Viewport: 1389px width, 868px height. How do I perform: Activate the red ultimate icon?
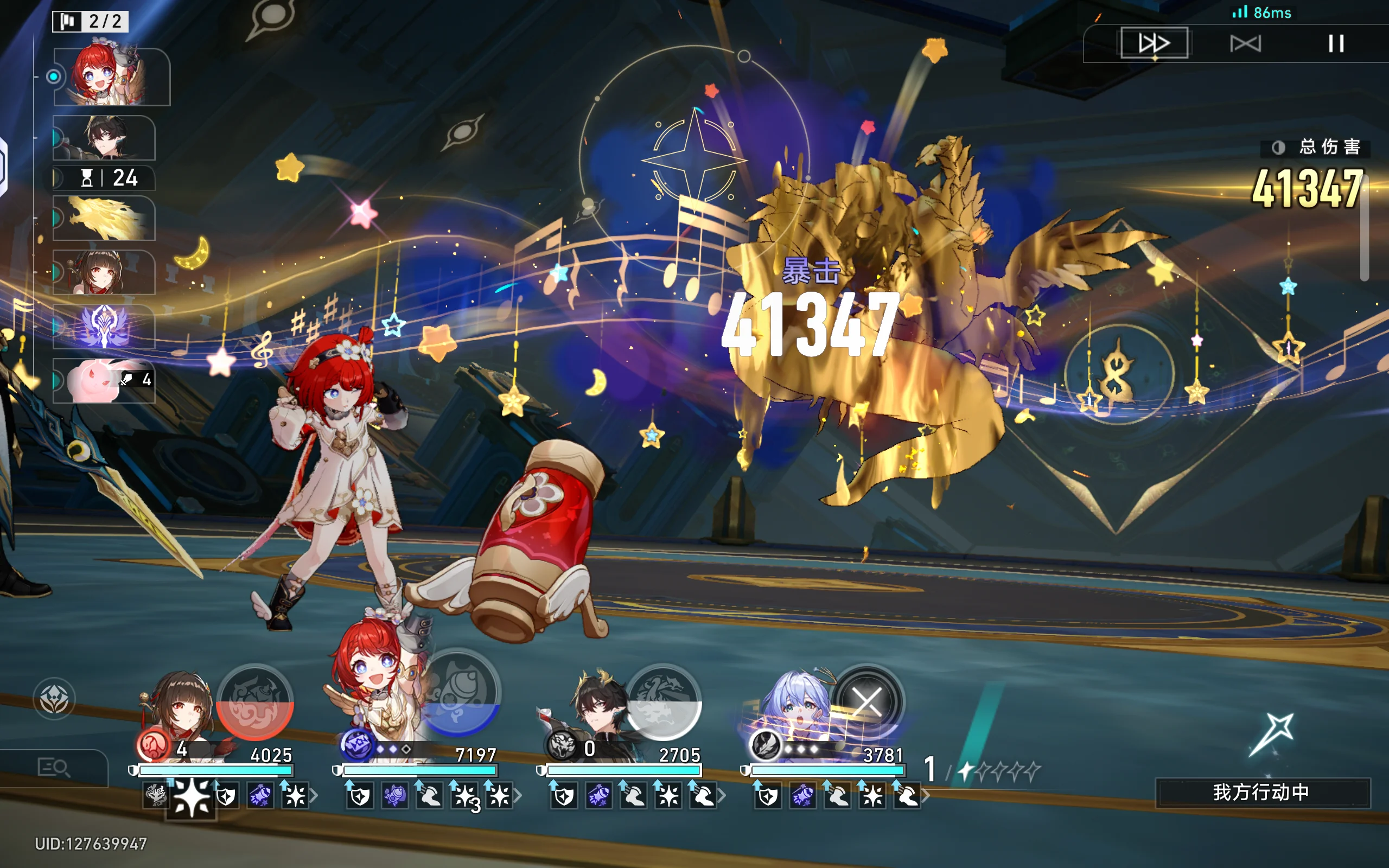click(255, 701)
